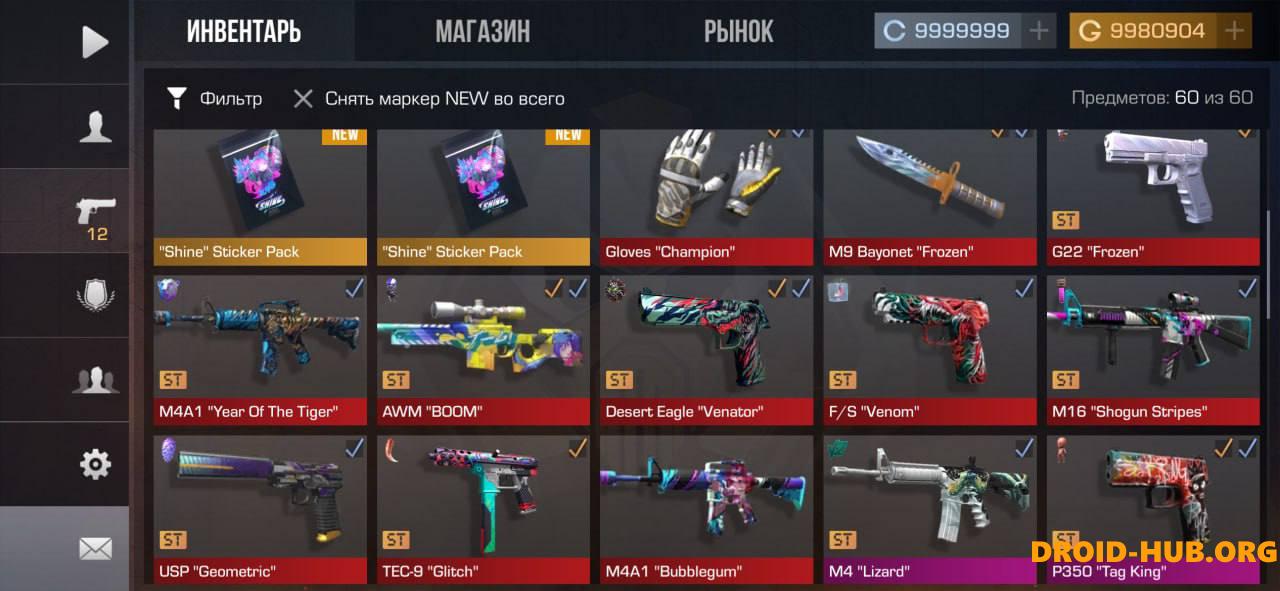Open the mail envelope icon
Screen dimensions: 1280x591
tap(95, 548)
